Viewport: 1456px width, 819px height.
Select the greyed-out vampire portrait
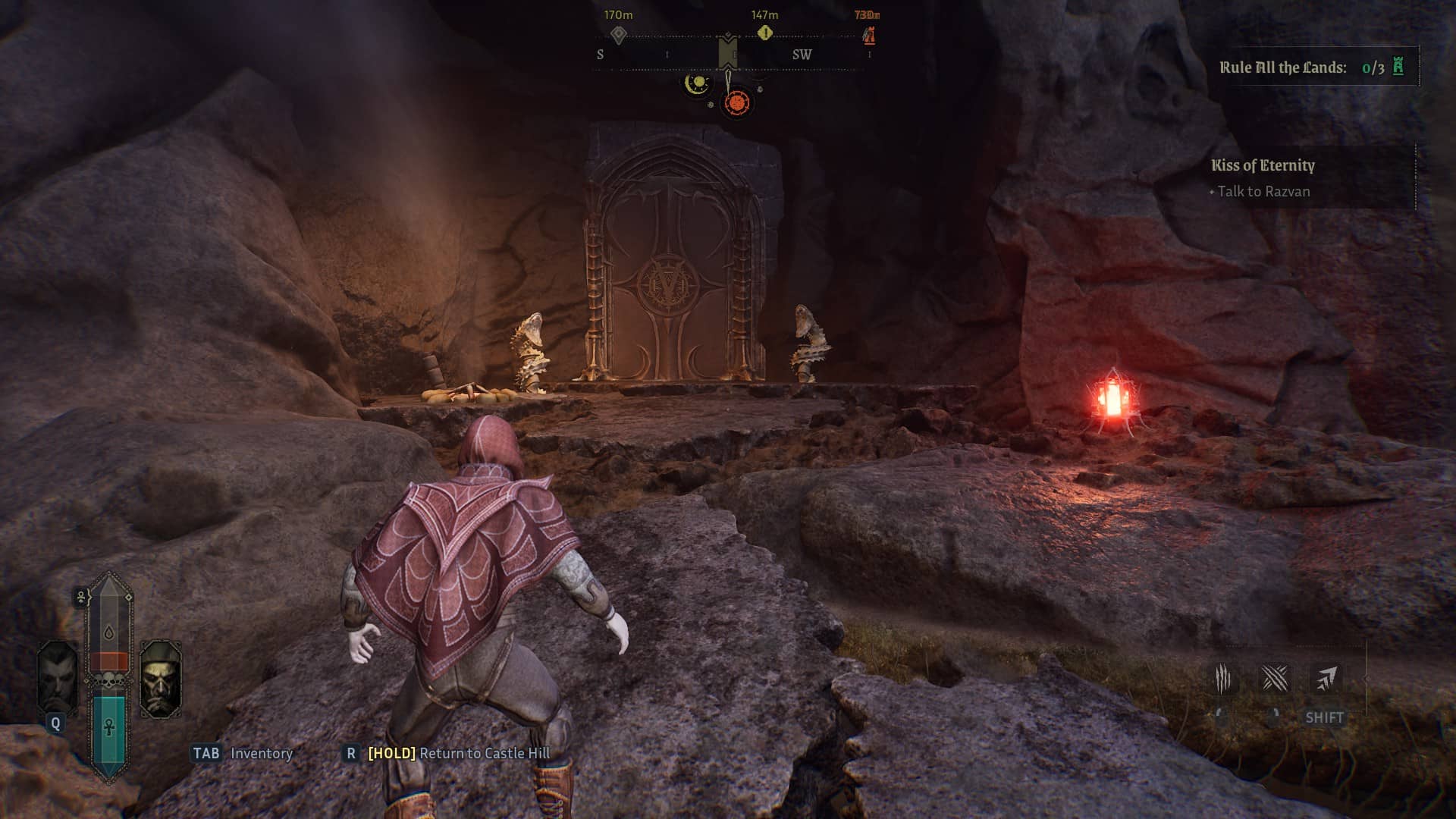(x=57, y=677)
